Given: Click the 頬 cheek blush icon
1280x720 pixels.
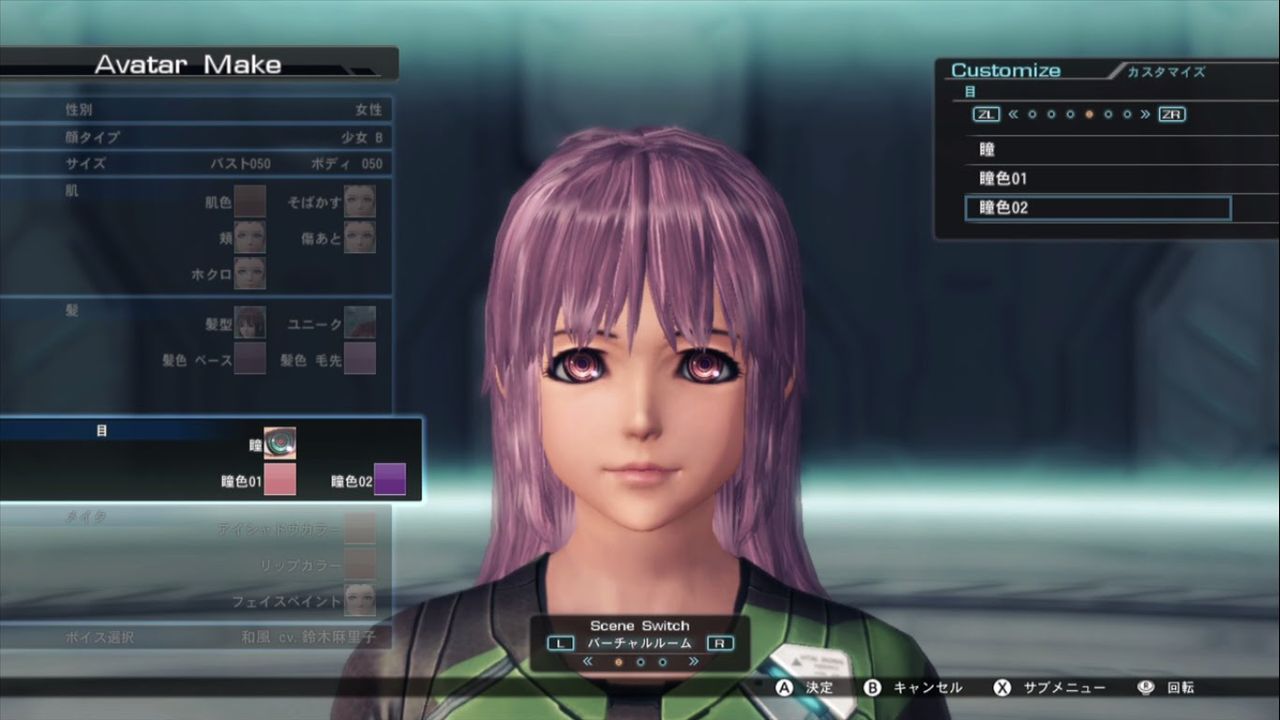Looking at the screenshot, I should pos(248,238).
